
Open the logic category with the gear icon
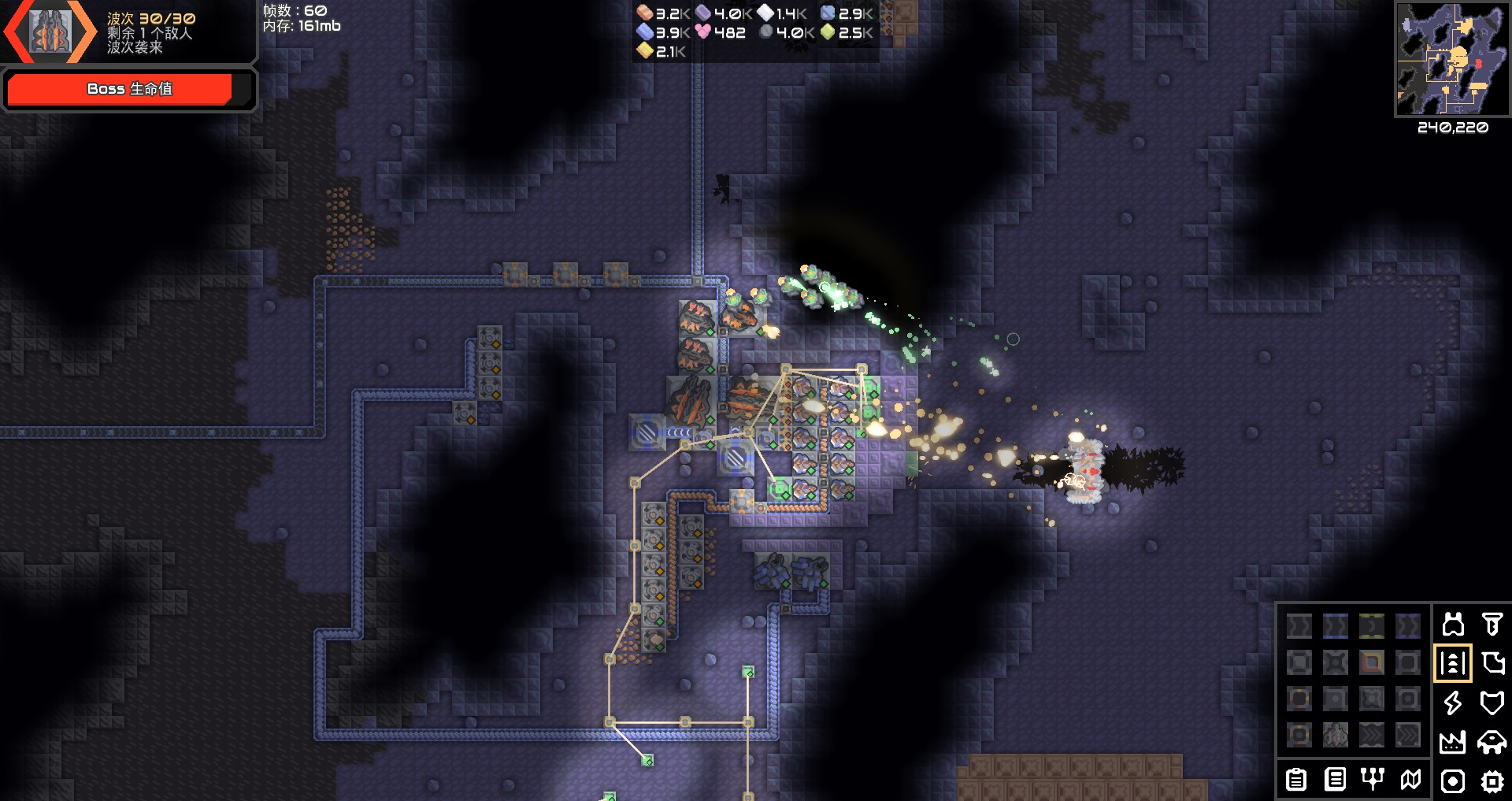[x=1492, y=780]
